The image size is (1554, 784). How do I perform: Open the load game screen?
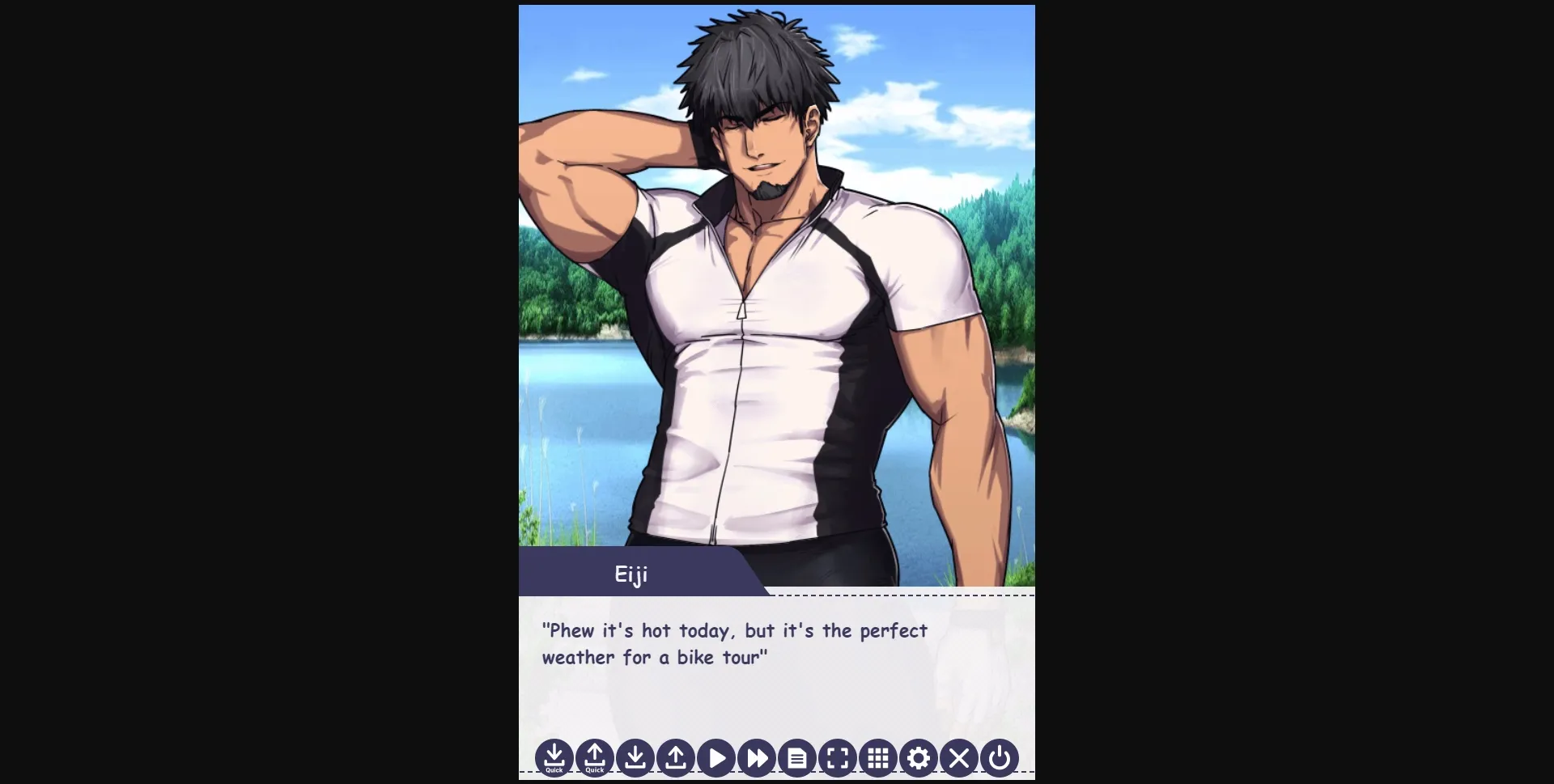[676, 758]
